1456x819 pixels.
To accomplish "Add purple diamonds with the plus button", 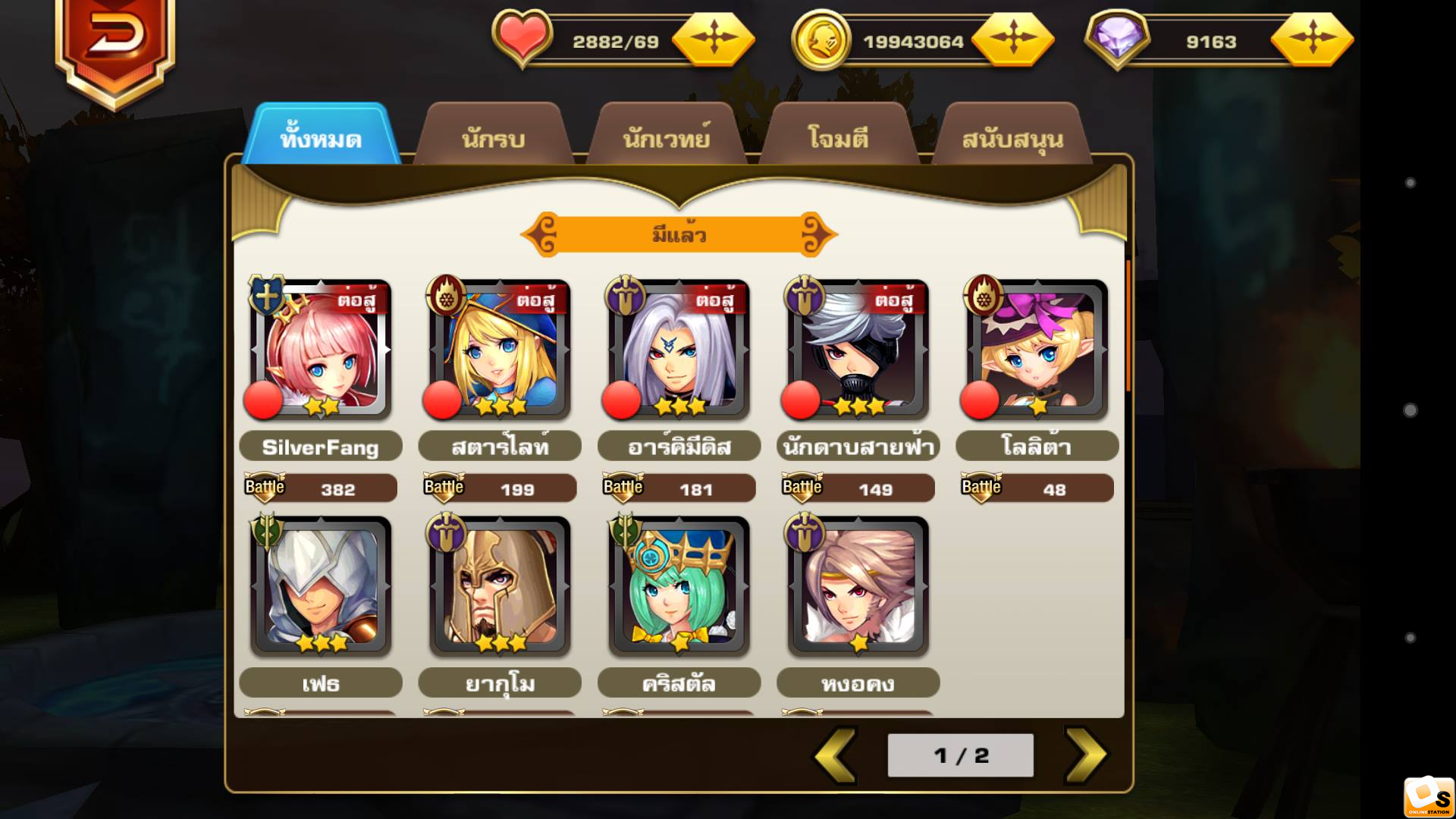I will pyautogui.click(x=1312, y=38).
